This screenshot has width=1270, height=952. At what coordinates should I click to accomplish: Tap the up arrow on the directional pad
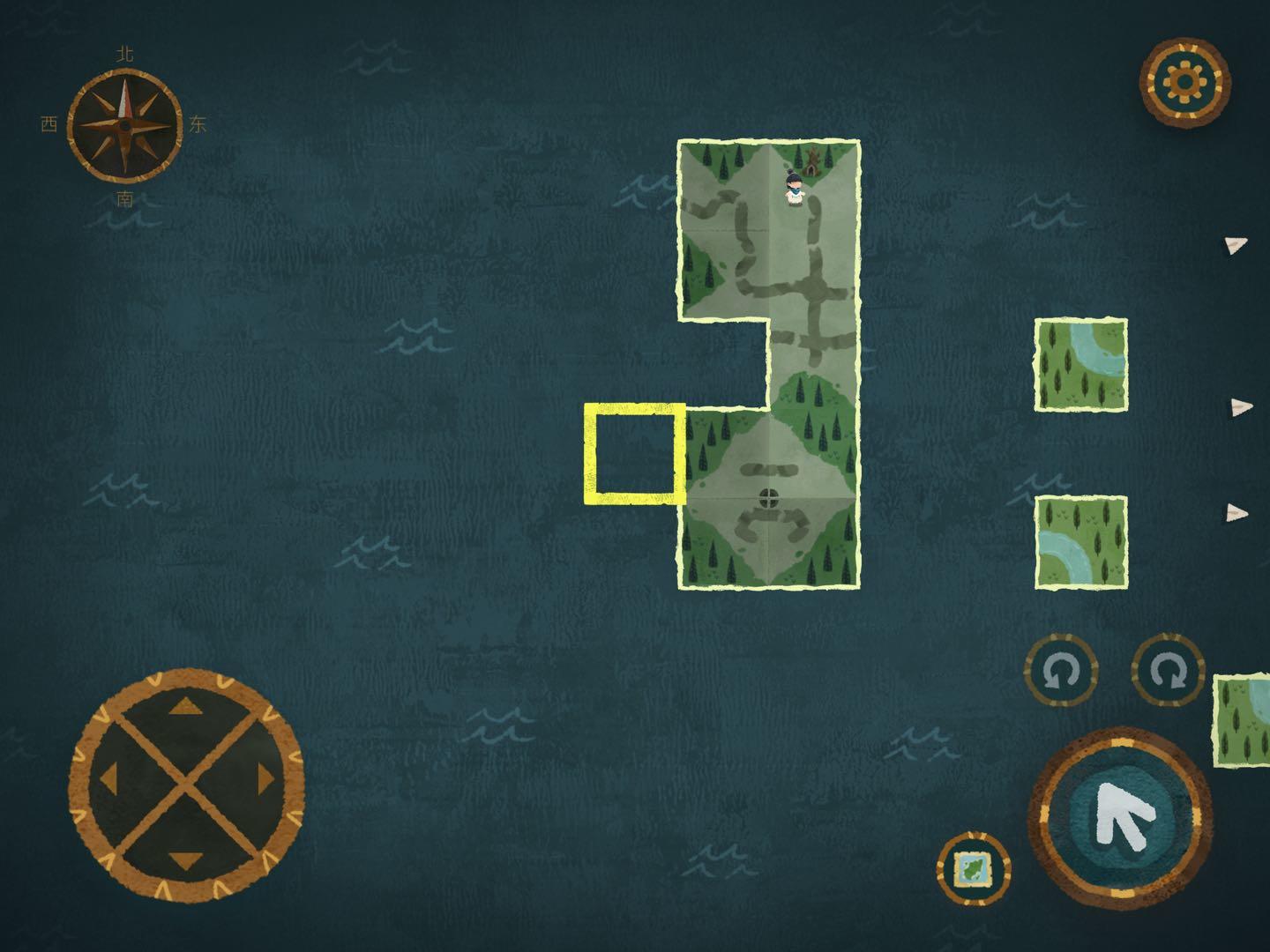click(185, 707)
